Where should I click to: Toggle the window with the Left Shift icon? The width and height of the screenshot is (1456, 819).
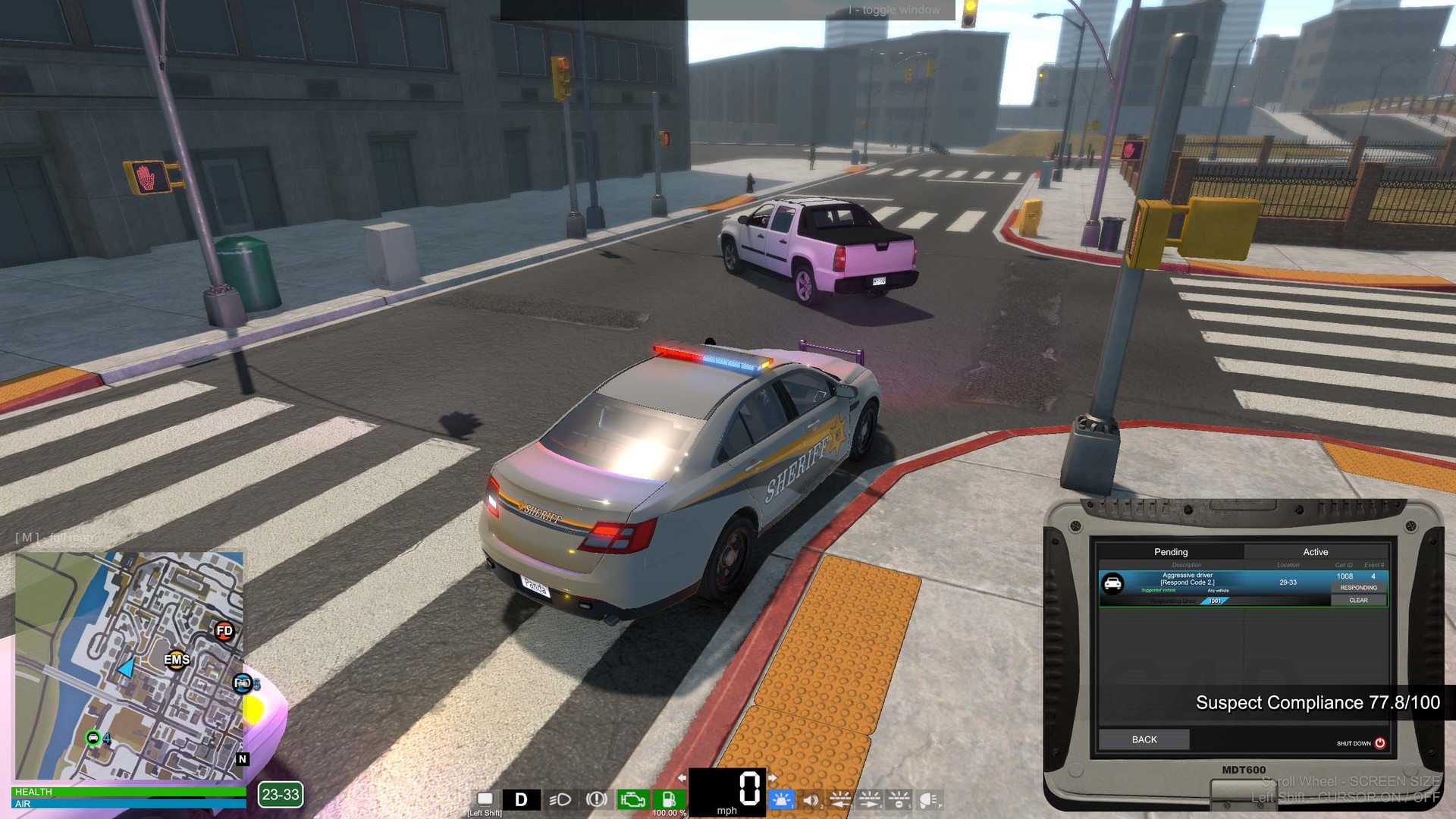click(485, 799)
